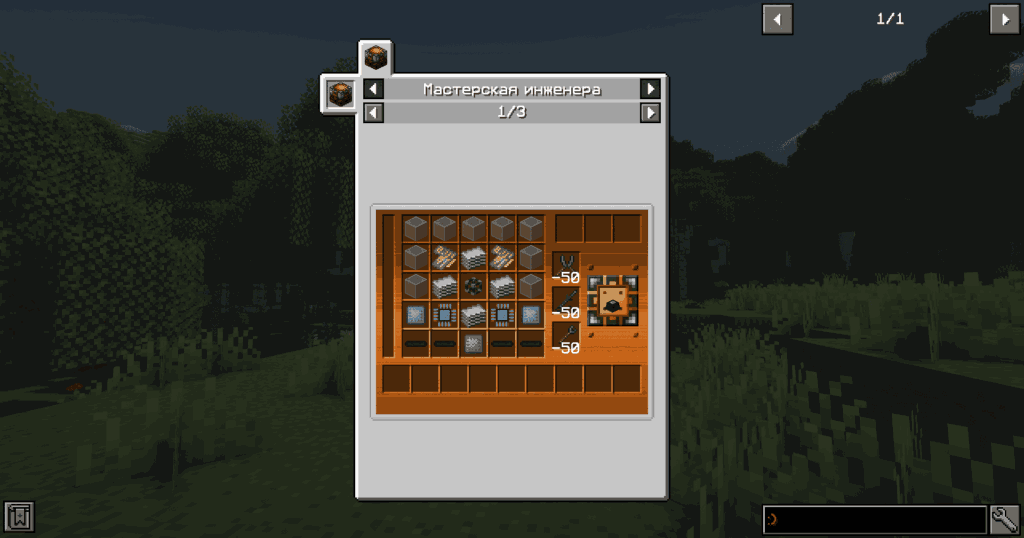Go to previous item list page
The image size is (1024, 538).
[777, 19]
